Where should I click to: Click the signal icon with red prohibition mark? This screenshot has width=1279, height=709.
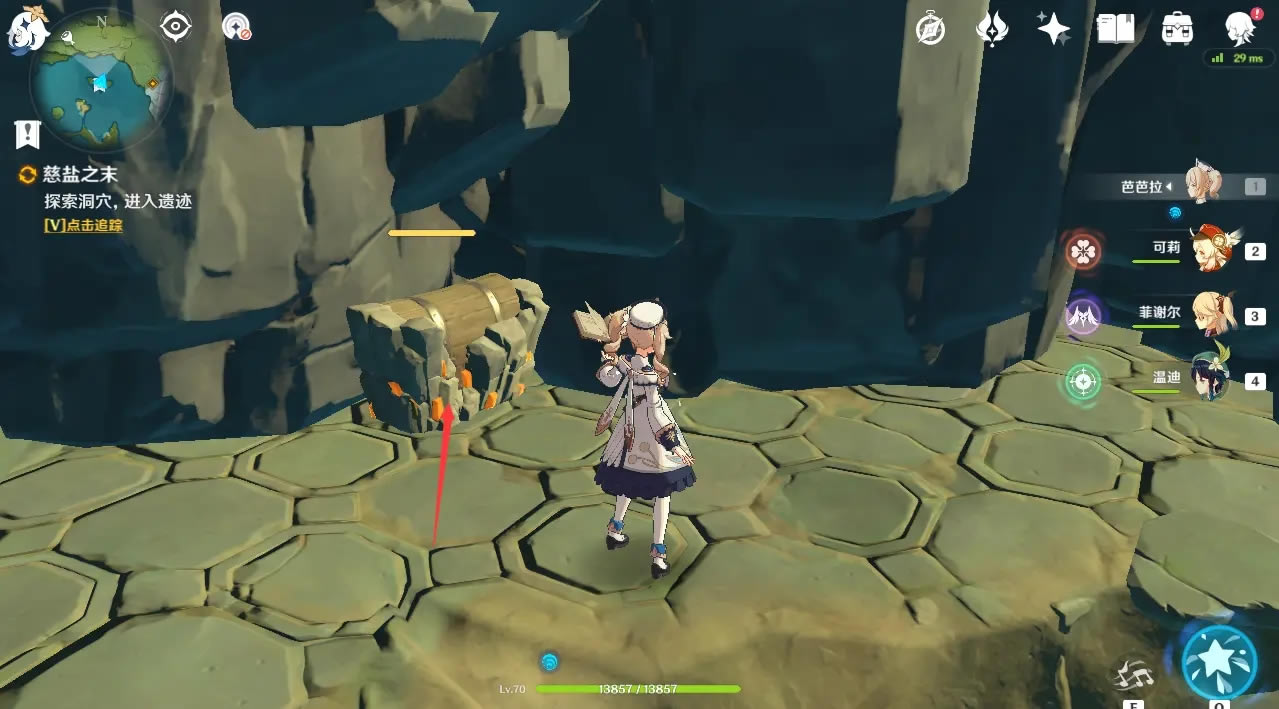pos(237,27)
